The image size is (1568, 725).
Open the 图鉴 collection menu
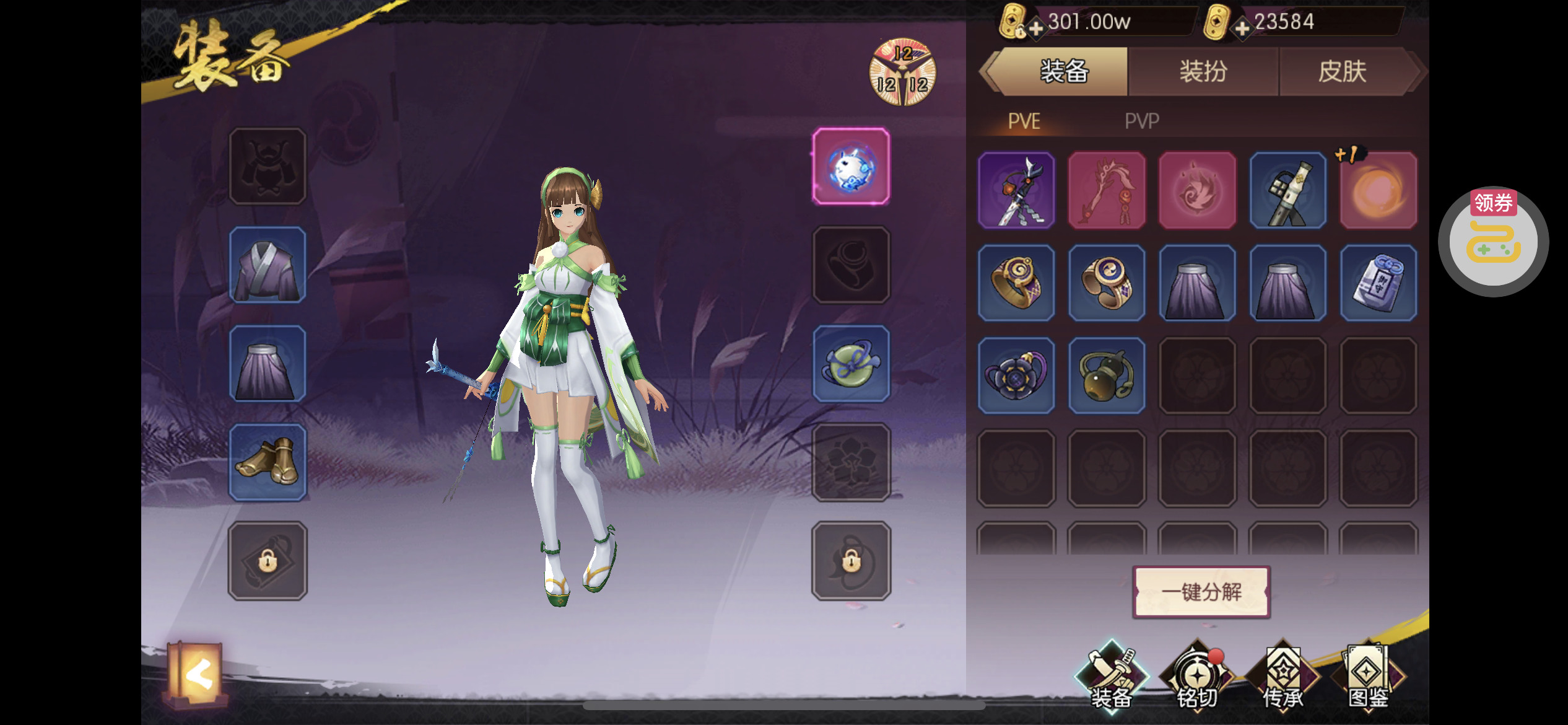[x=1368, y=679]
